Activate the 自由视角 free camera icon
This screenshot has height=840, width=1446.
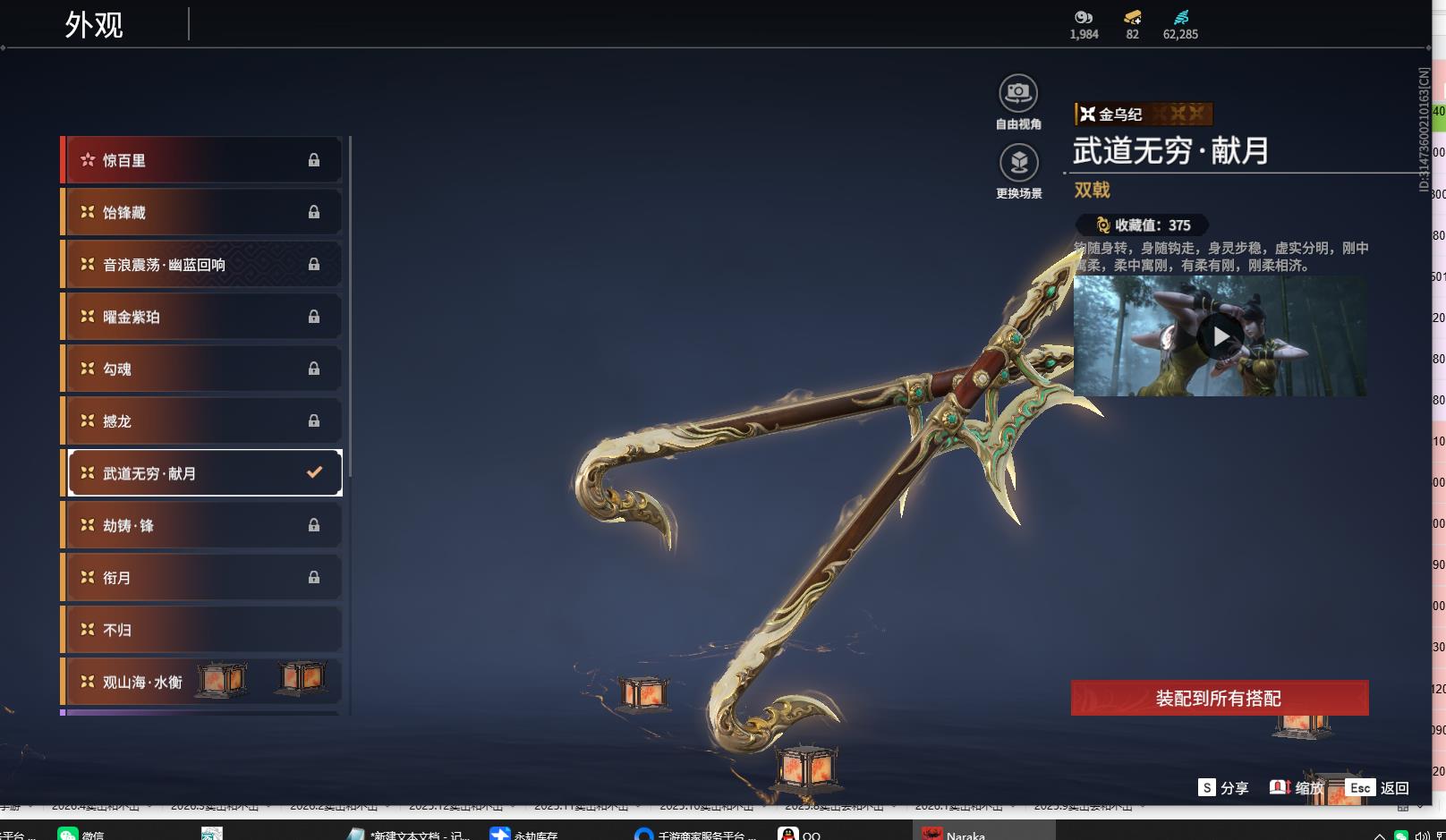tap(1018, 94)
